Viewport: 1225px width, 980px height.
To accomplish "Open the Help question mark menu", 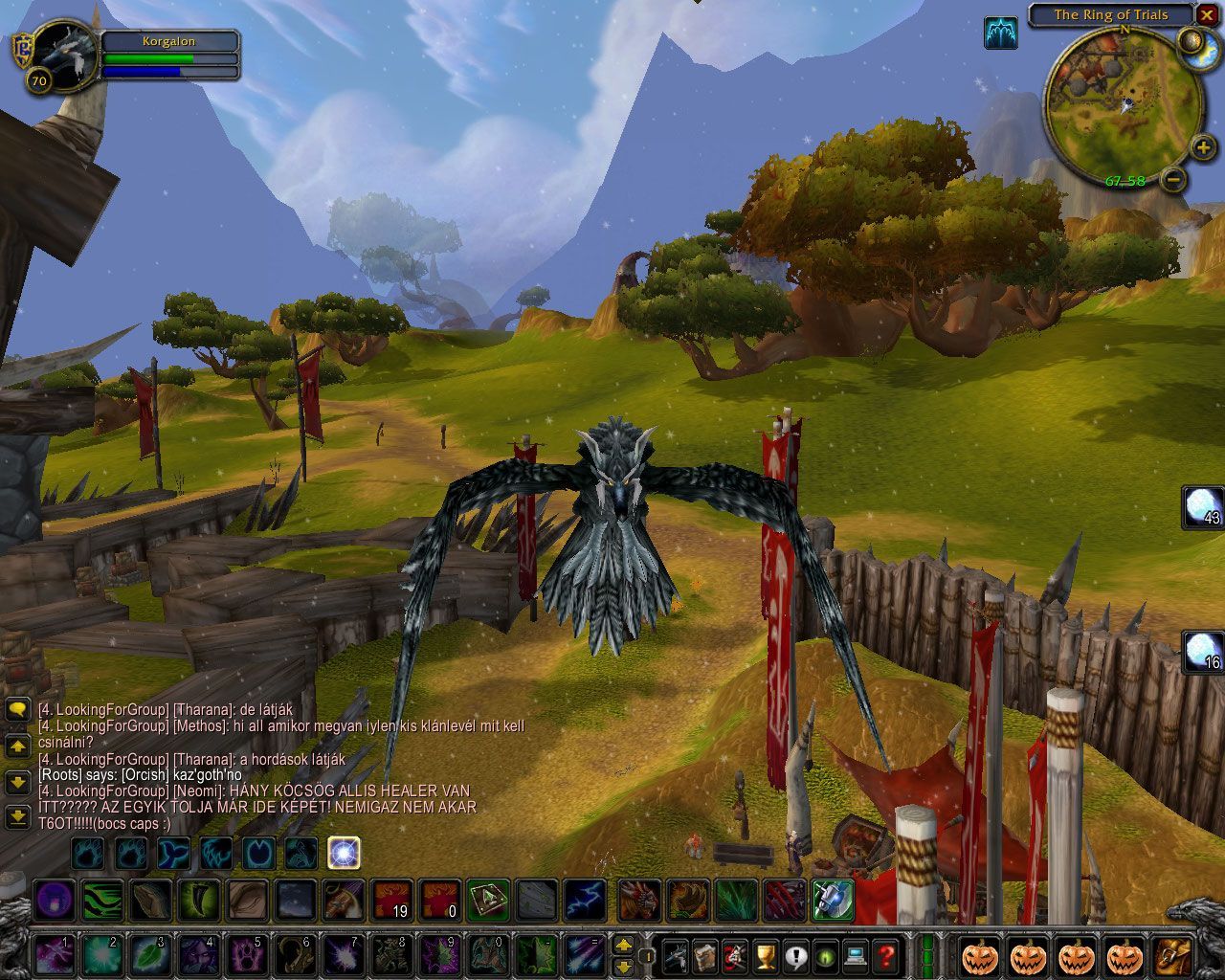I will (x=886, y=955).
